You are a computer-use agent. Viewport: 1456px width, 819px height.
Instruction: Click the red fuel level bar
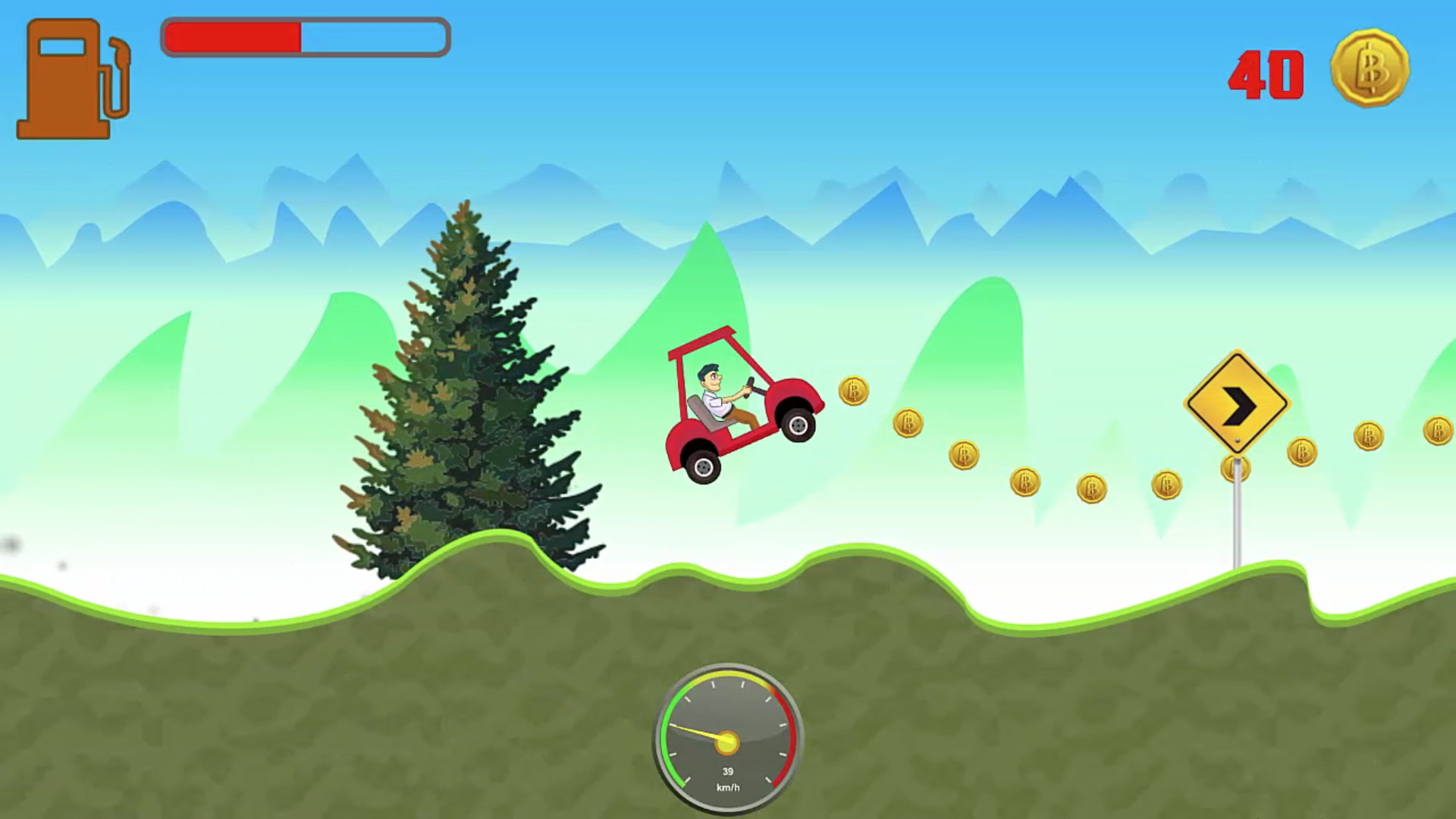pyautogui.click(x=231, y=34)
